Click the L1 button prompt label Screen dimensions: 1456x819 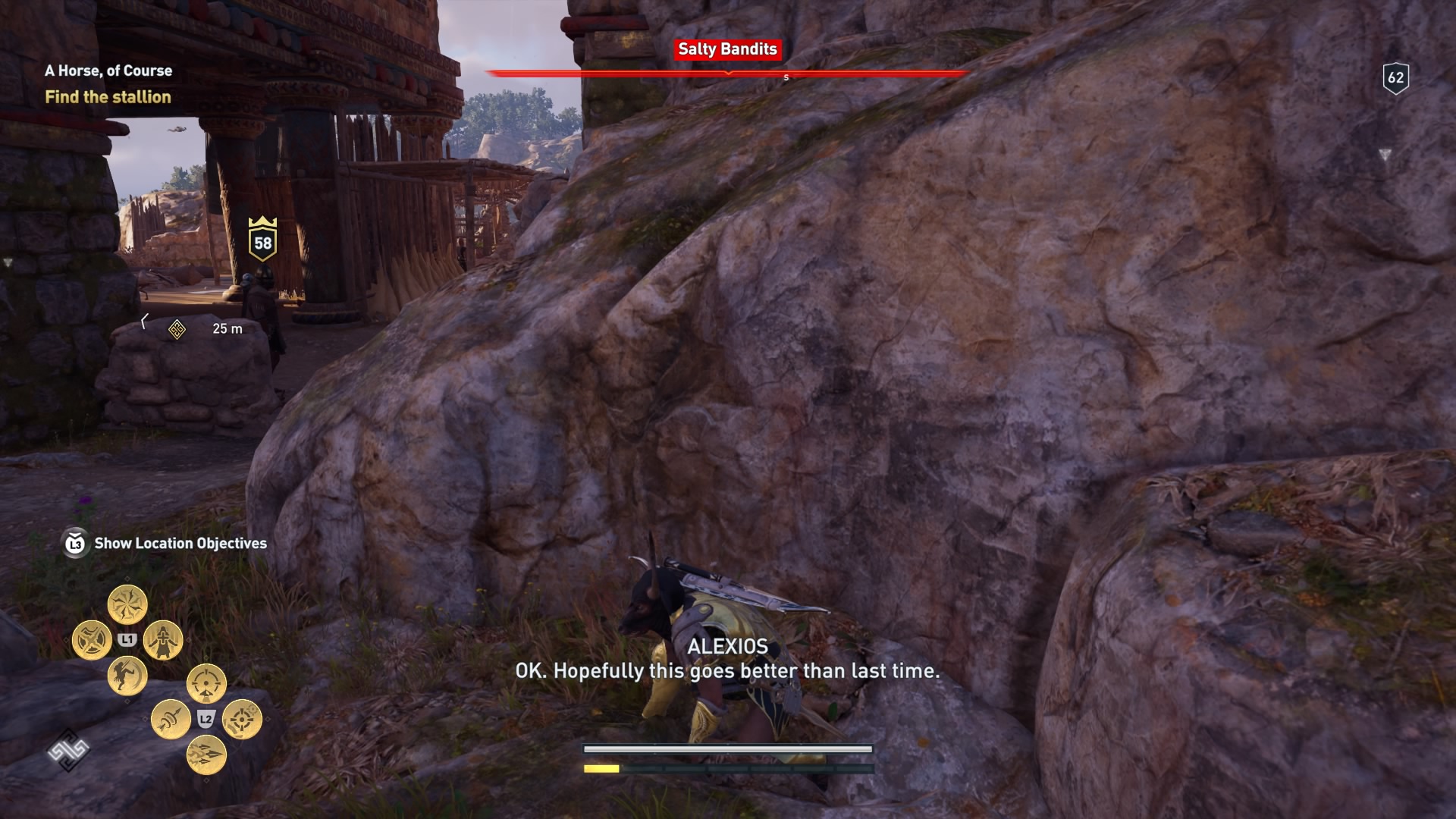click(x=127, y=639)
